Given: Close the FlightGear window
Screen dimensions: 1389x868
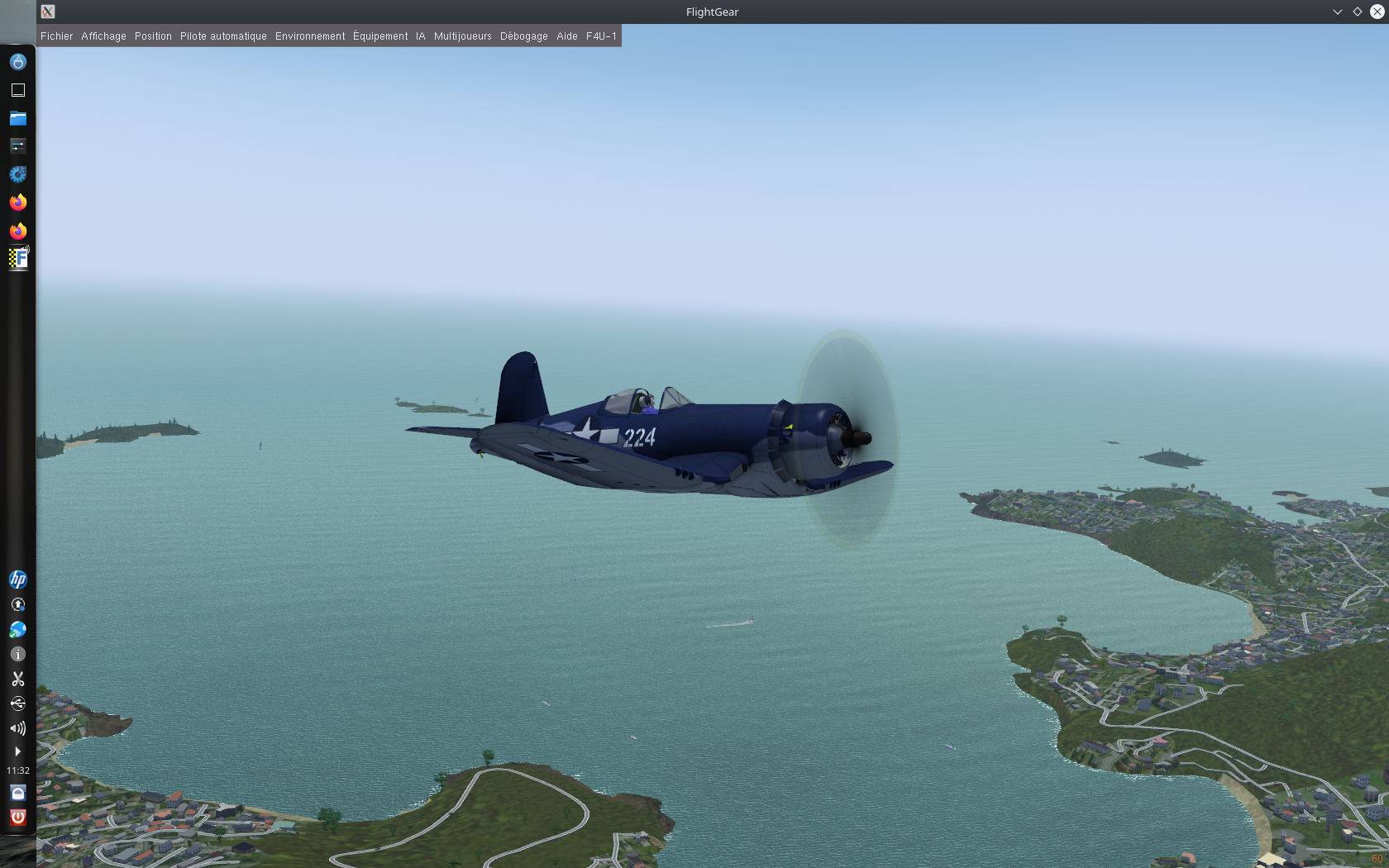Looking at the screenshot, I should click(1377, 12).
